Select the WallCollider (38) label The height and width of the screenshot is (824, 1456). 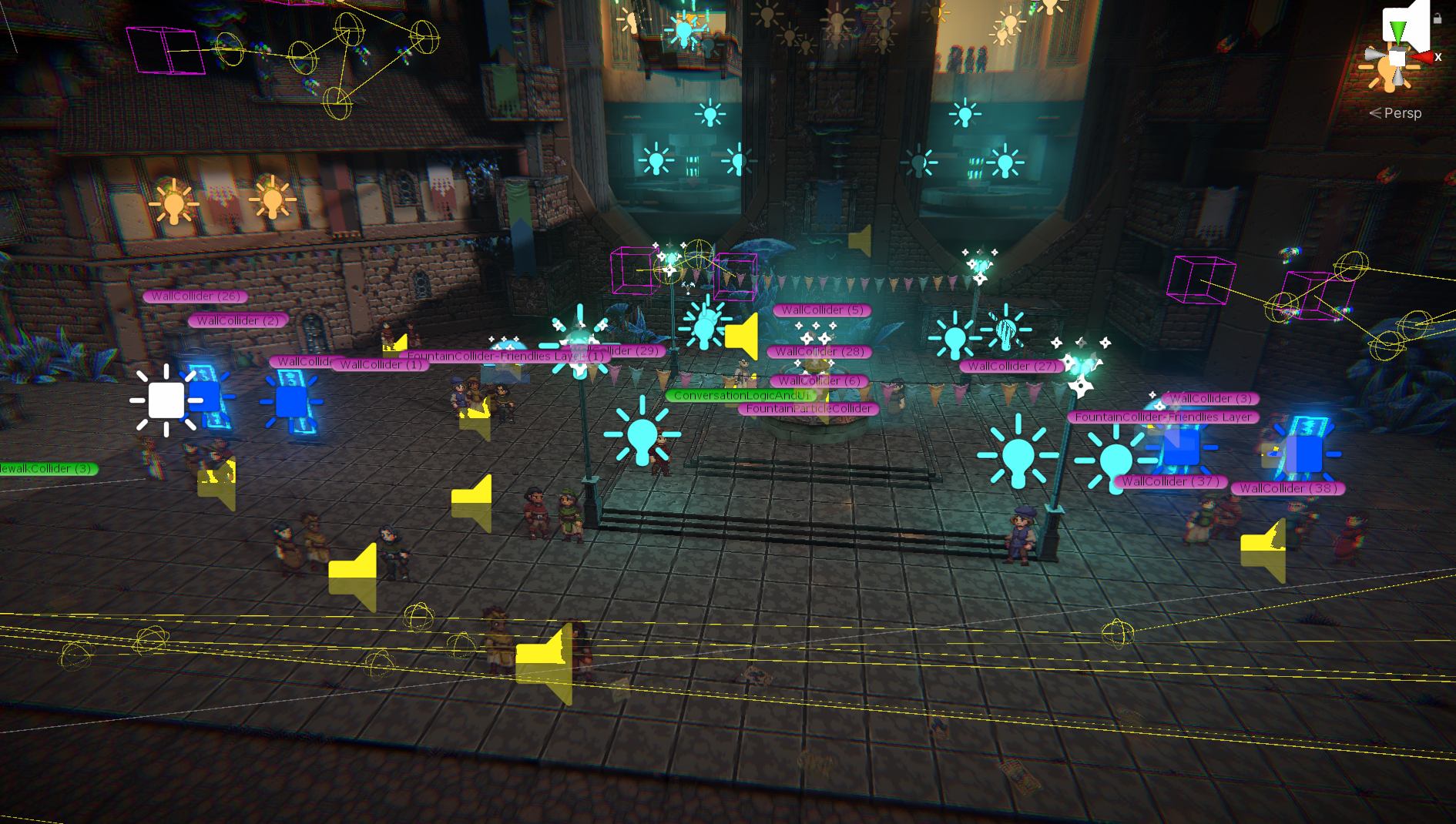(x=1287, y=489)
